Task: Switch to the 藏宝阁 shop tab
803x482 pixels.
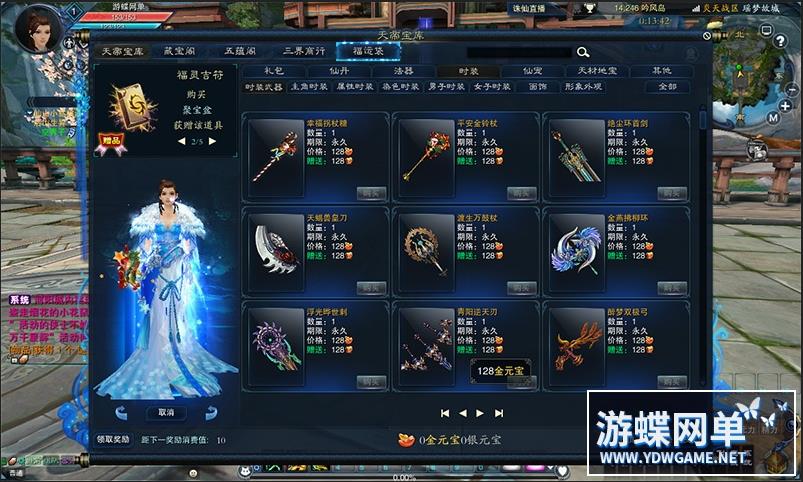Action: [180, 52]
